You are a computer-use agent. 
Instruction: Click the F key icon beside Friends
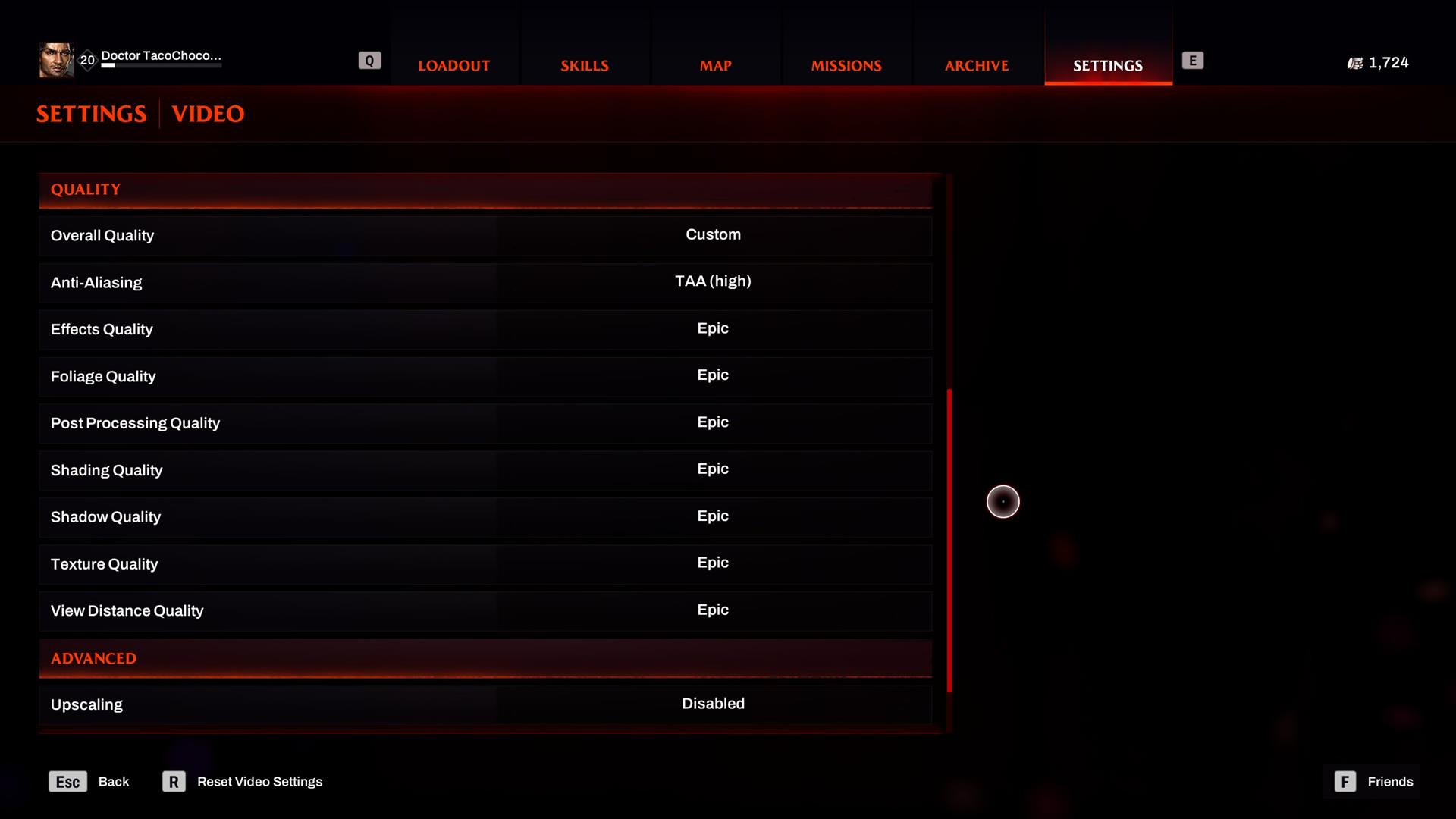pos(1345,781)
